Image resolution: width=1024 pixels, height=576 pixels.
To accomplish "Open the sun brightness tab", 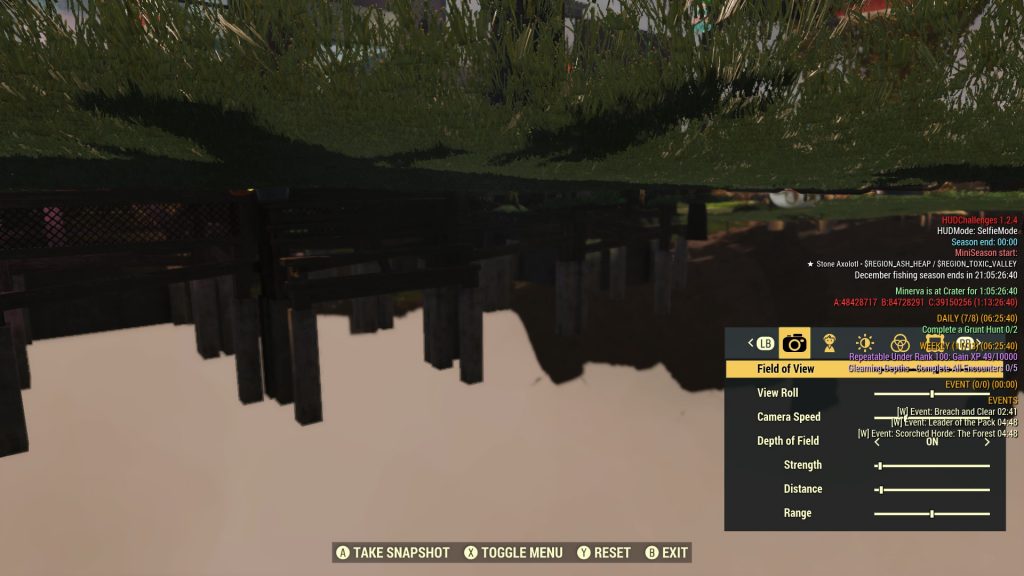I will tap(865, 343).
